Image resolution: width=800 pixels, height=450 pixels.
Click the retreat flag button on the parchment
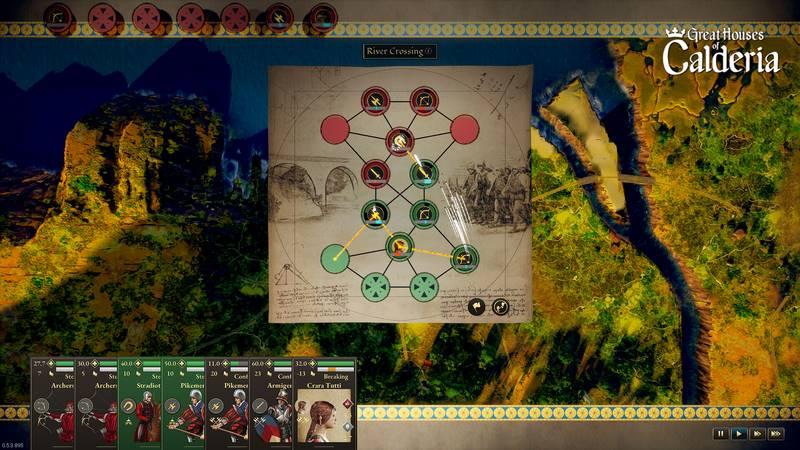pyautogui.click(x=476, y=307)
